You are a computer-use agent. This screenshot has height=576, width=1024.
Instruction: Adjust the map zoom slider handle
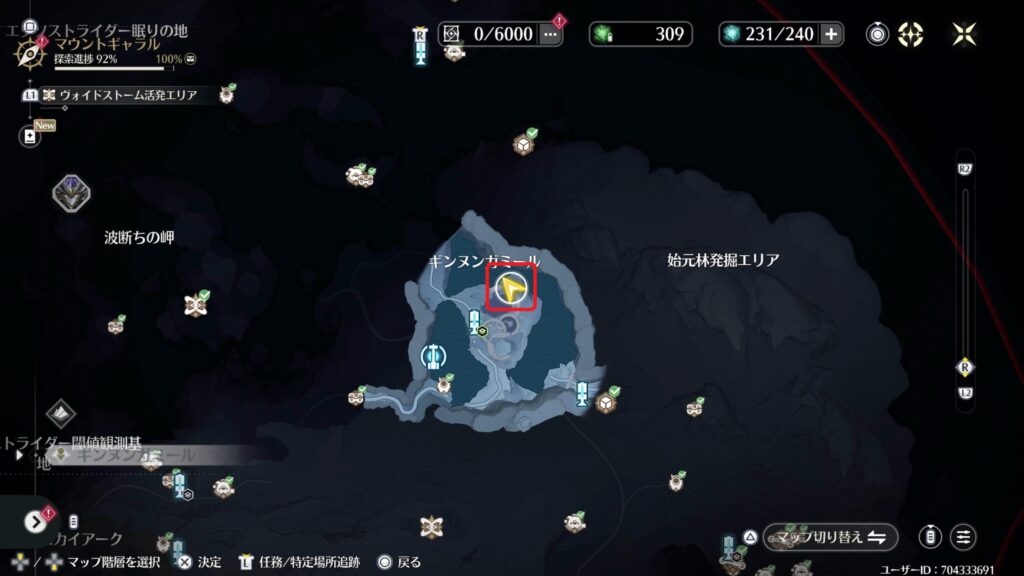tap(964, 367)
